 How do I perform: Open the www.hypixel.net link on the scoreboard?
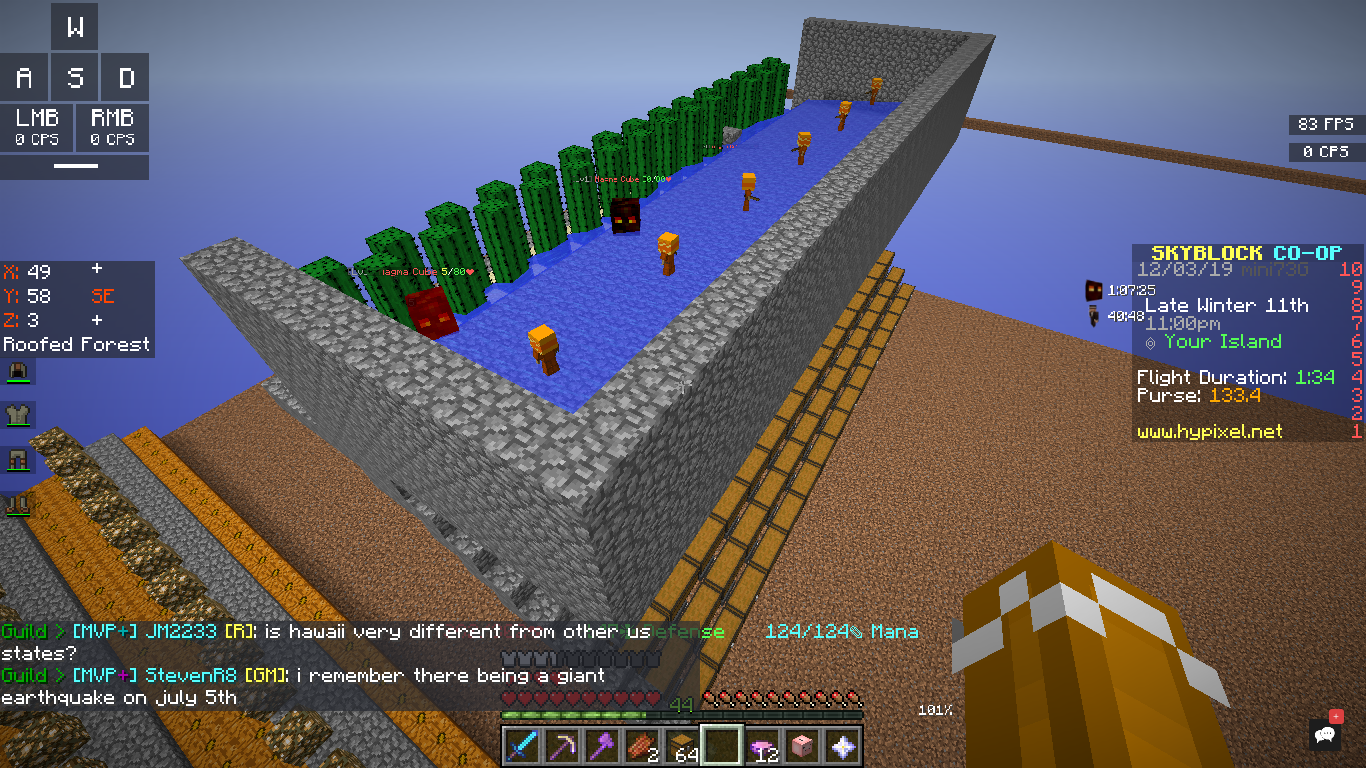[1210, 432]
